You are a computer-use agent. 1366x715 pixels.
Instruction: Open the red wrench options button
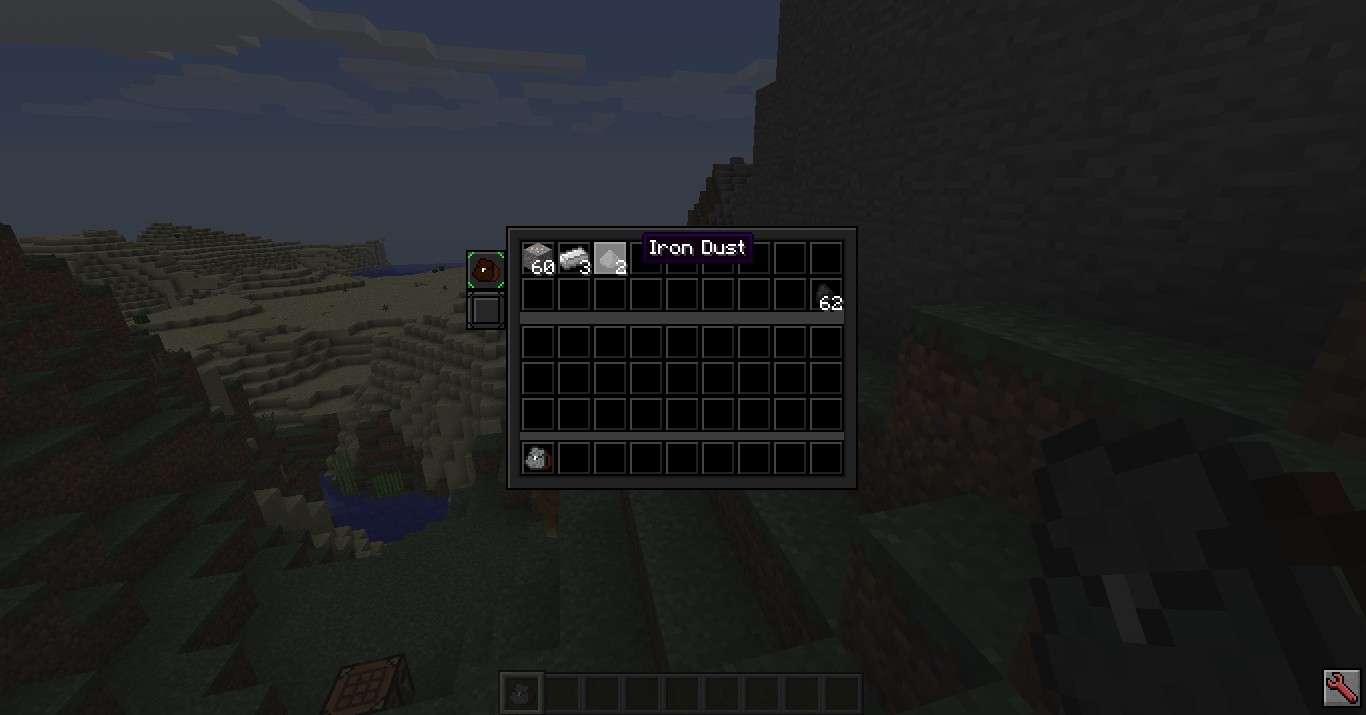[x=1341, y=688]
